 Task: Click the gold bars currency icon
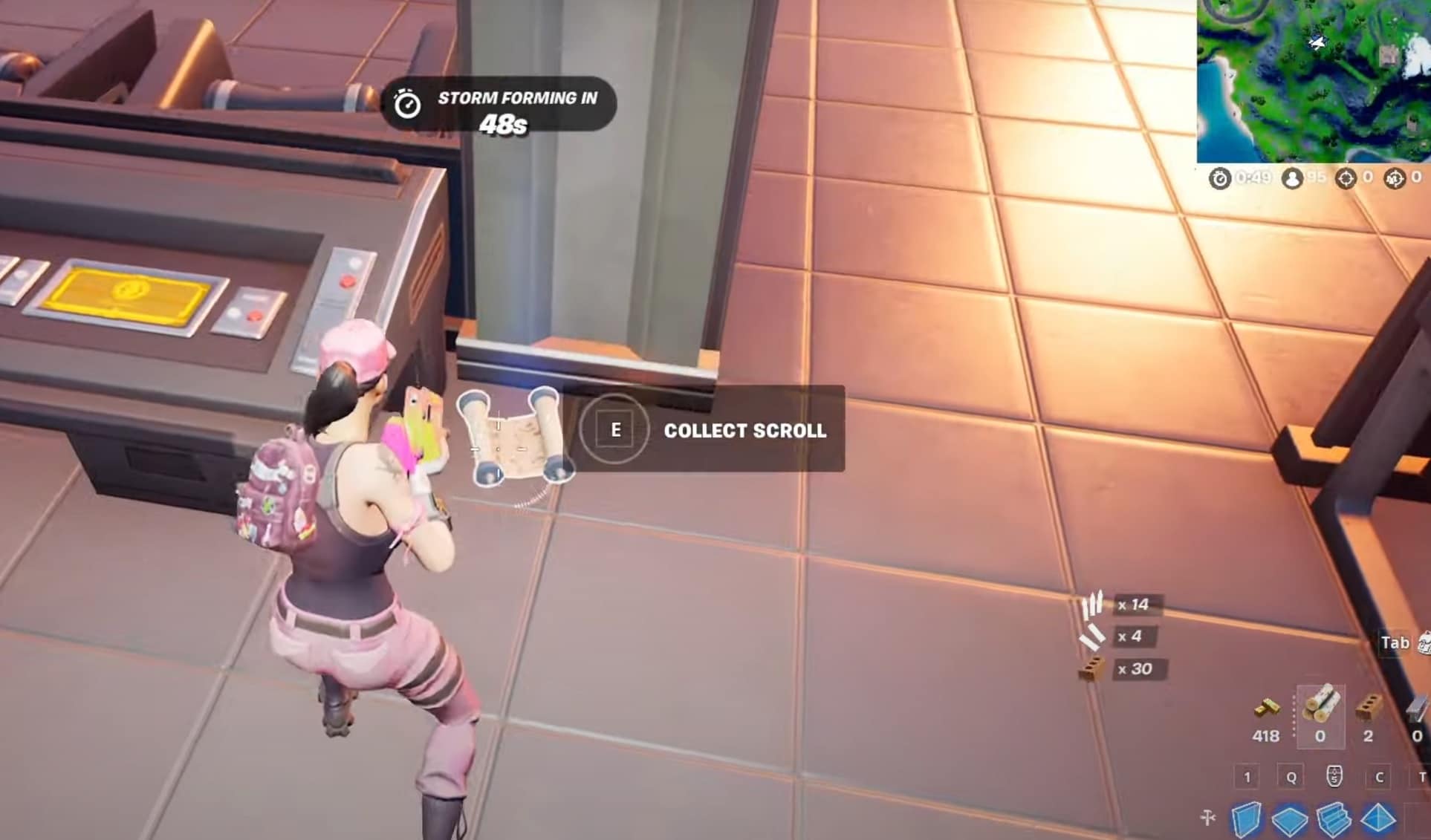click(x=1266, y=709)
